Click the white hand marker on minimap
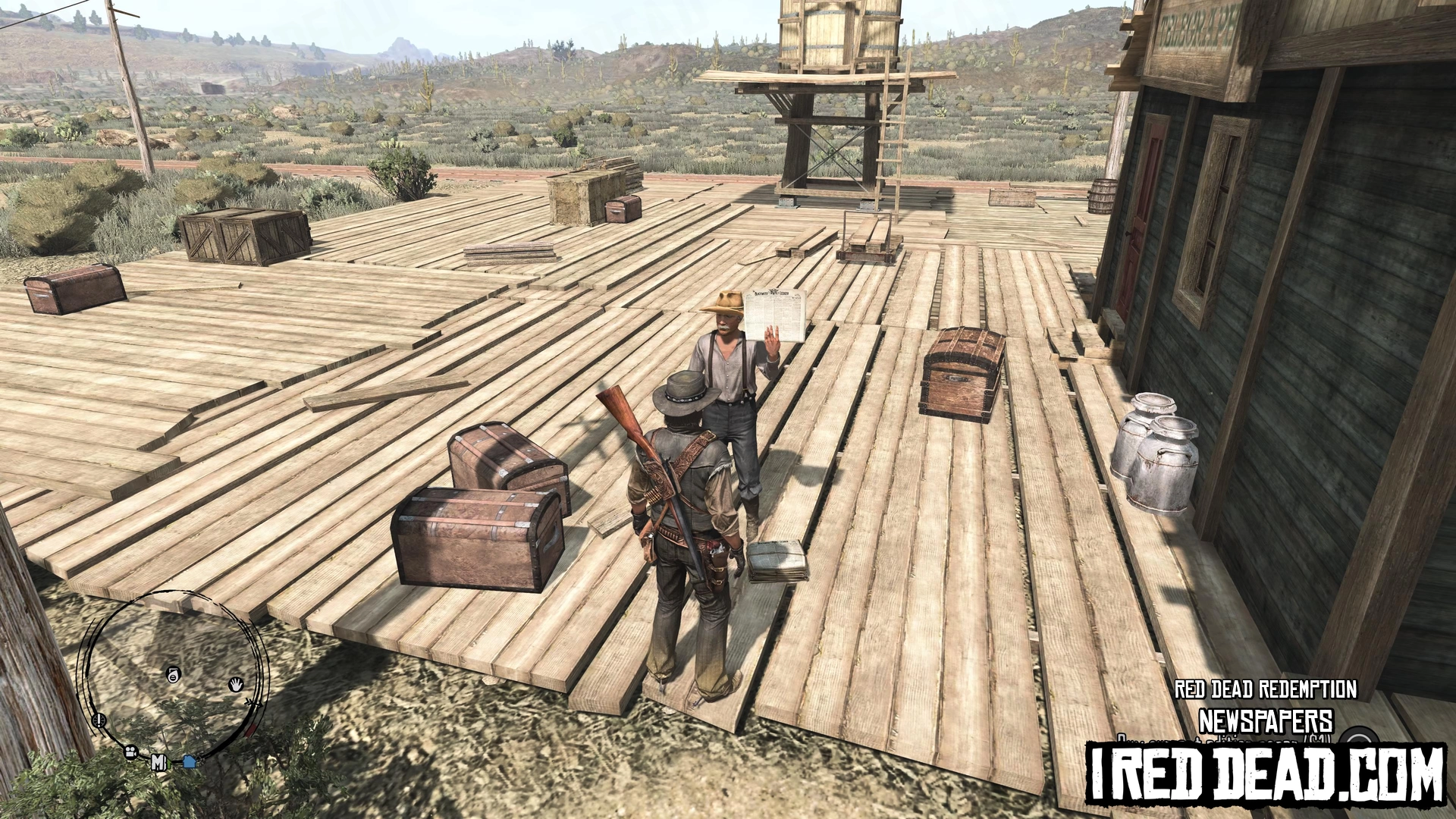 [x=236, y=685]
